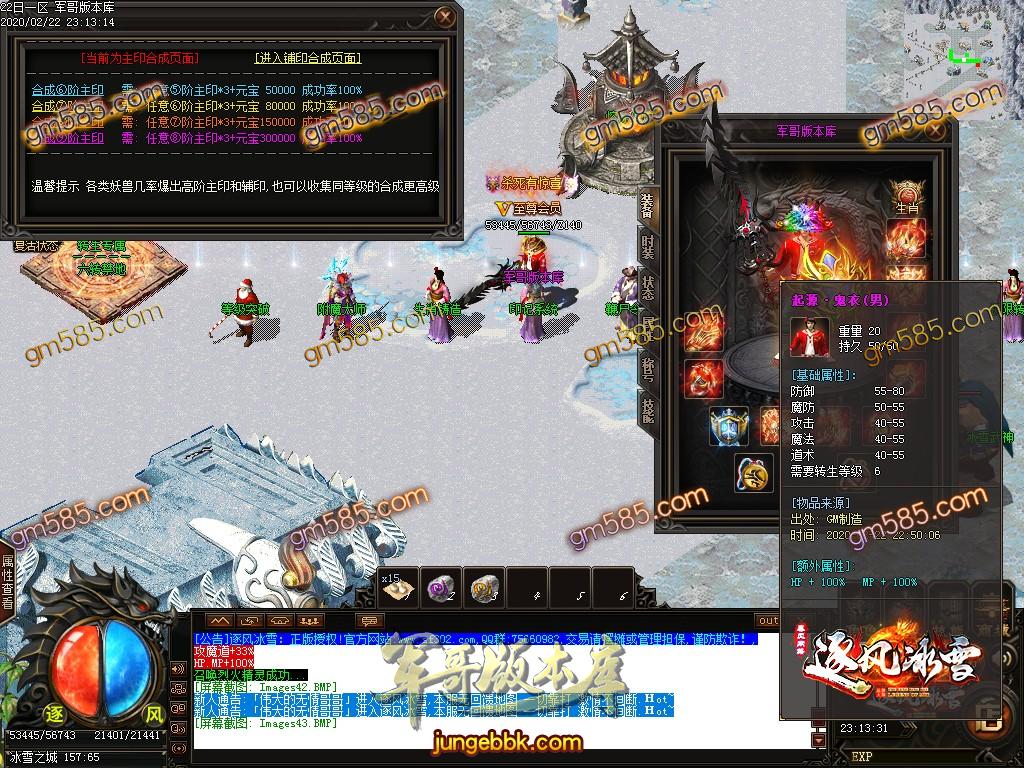
Task: Open the 属性查看 attribute view panel
Action: (8, 582)
